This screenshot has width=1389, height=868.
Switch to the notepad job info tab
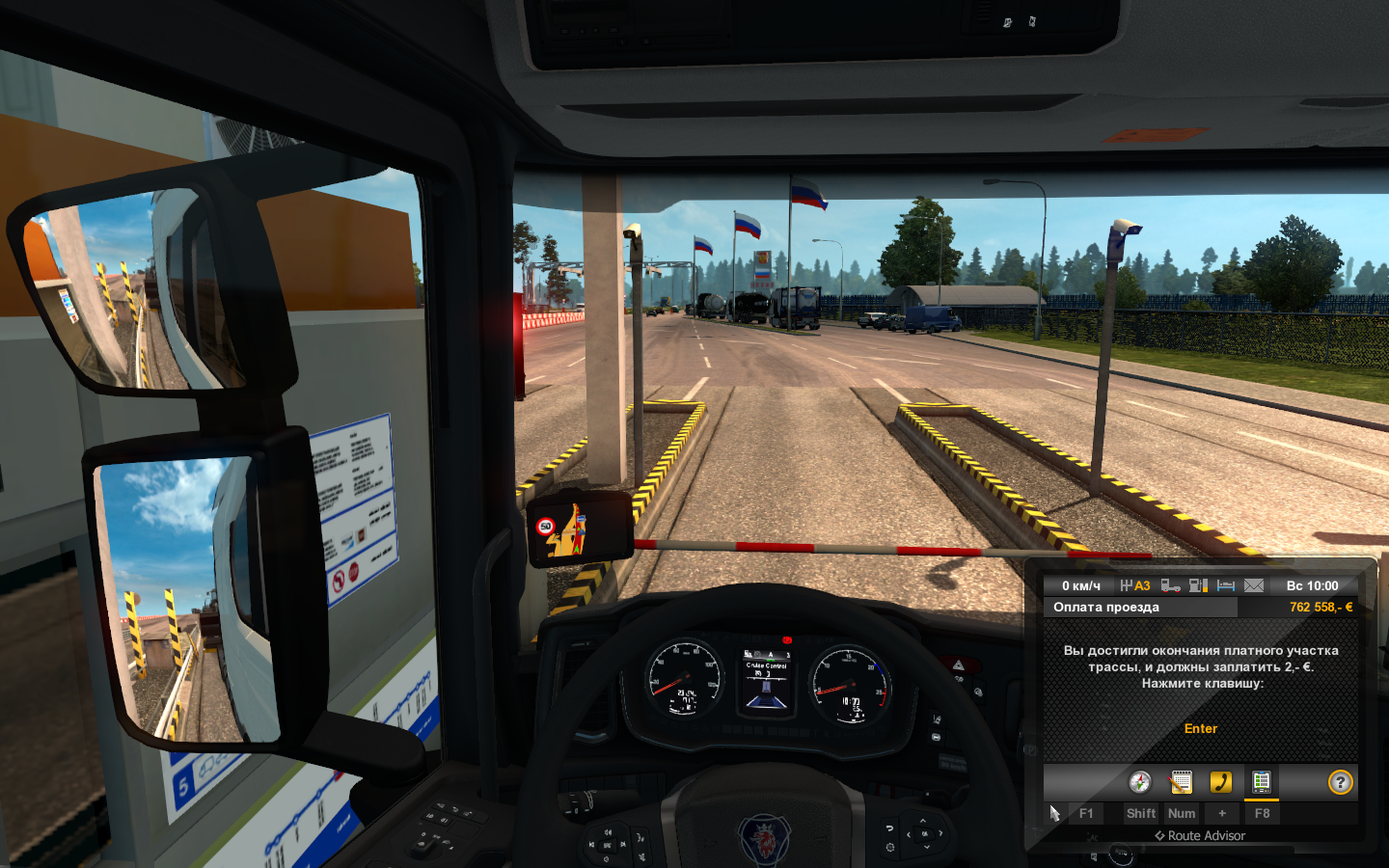point(1181,782)
